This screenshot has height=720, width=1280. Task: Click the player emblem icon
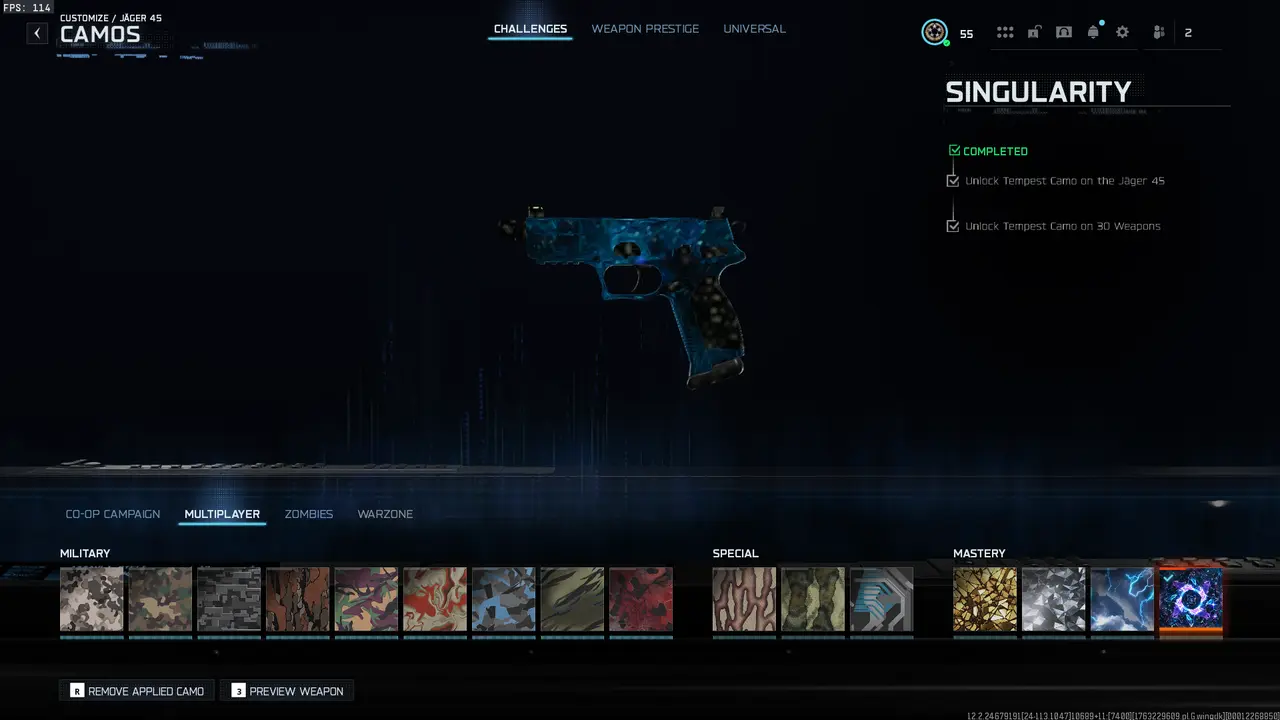pos(934,31)
